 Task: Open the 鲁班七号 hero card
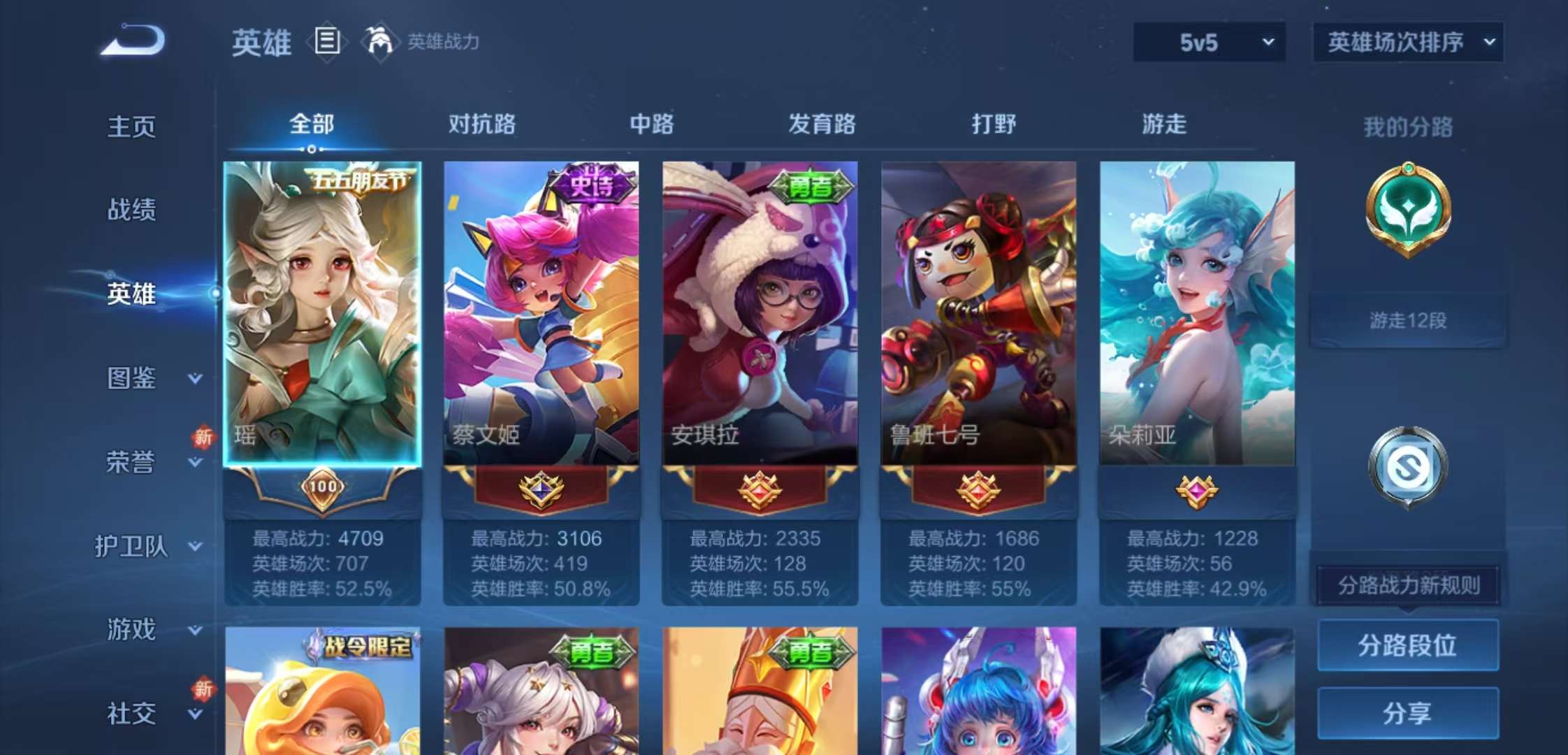[x=978, y=313]
